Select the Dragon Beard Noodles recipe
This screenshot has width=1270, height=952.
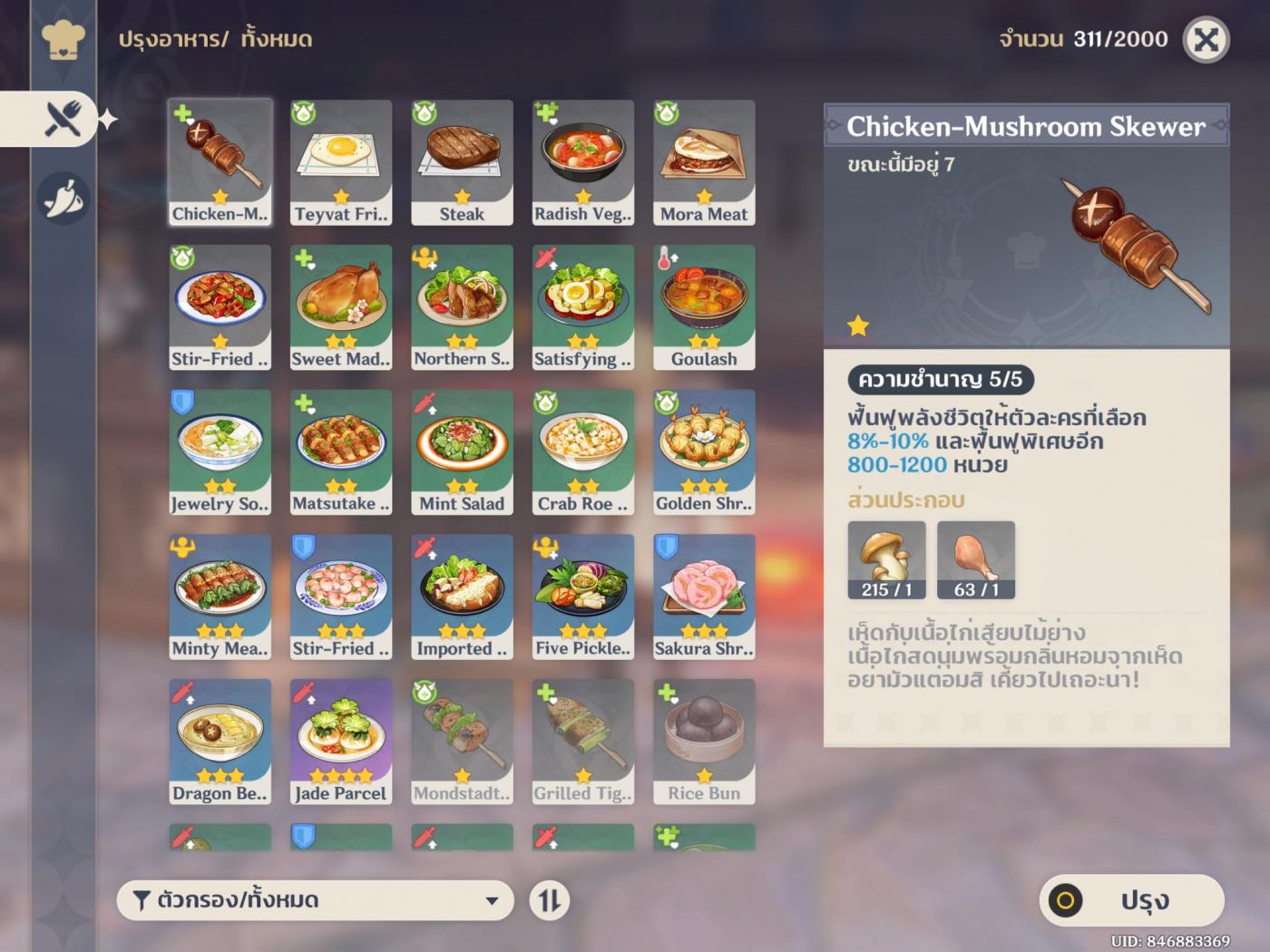pos(220,742)
